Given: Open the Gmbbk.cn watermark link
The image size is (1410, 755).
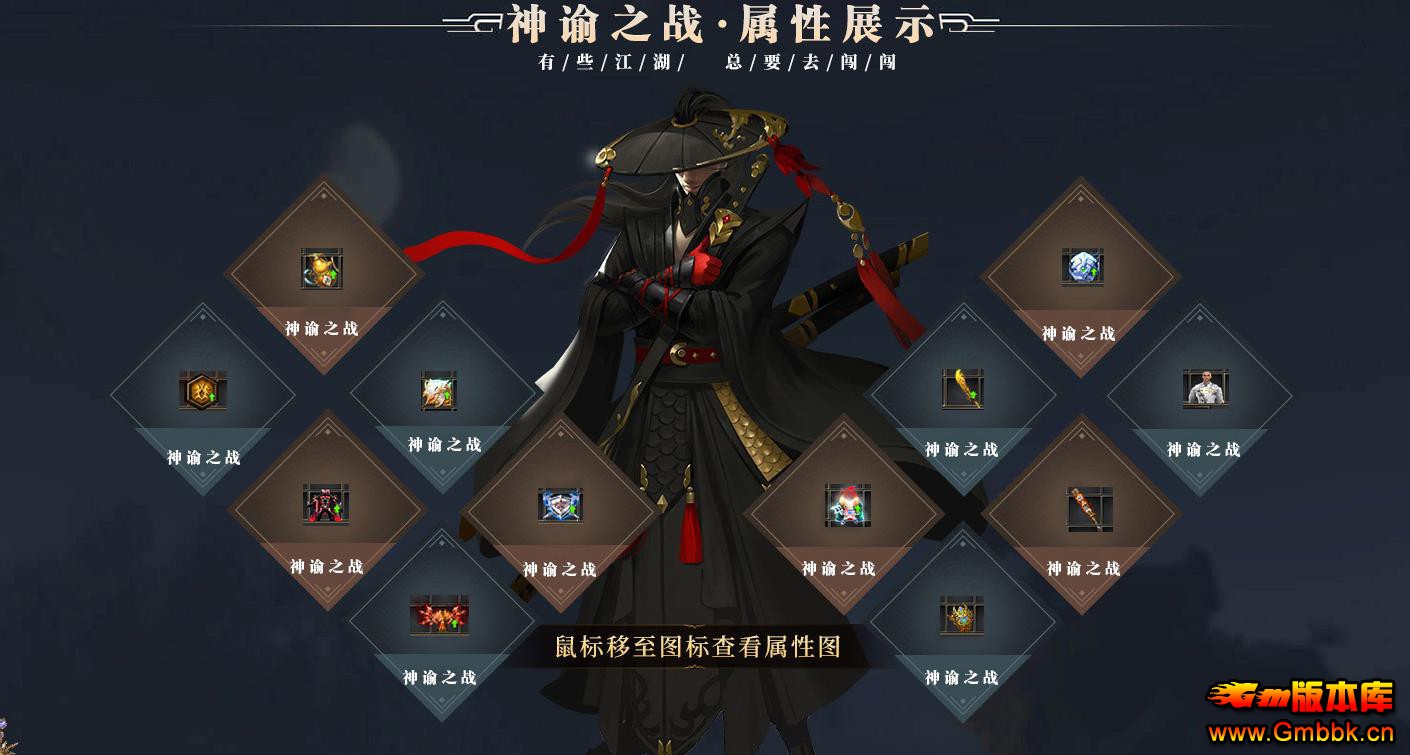Looking at the screenshot, I should coord(1301,733).
